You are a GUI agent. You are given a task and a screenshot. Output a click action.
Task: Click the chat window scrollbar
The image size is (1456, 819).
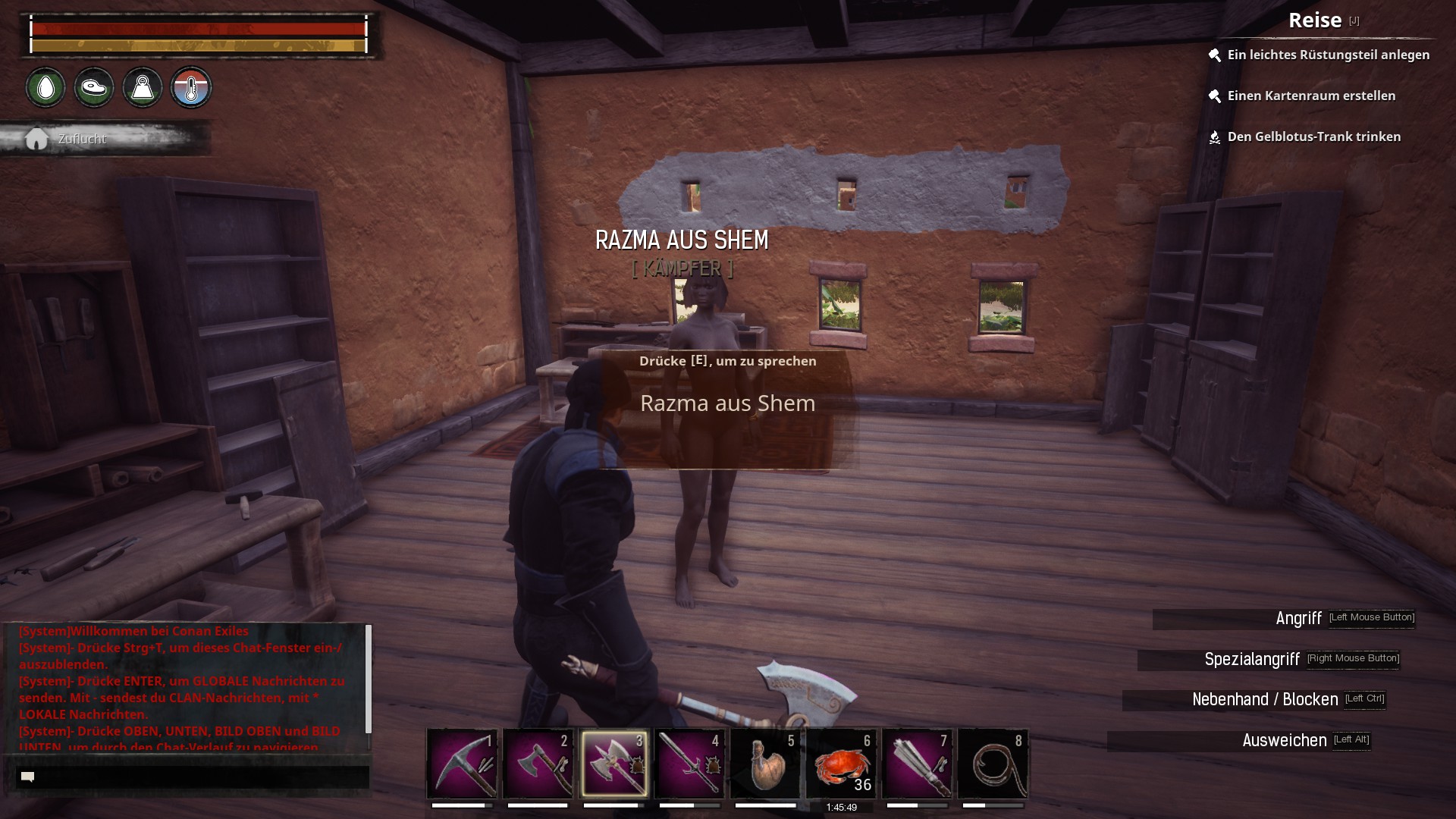click(x=369, y=679)
